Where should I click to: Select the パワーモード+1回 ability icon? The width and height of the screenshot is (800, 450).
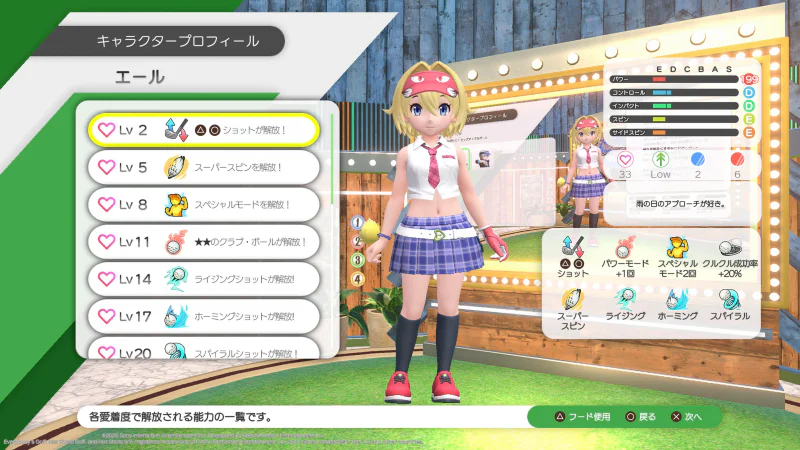click(625, 247)
